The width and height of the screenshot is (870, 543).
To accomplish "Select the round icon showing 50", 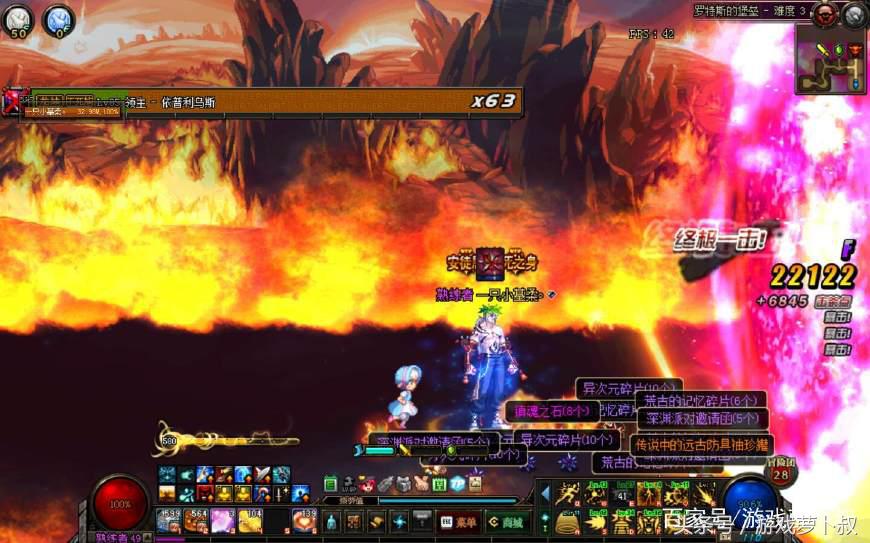I will pos(19,20).
